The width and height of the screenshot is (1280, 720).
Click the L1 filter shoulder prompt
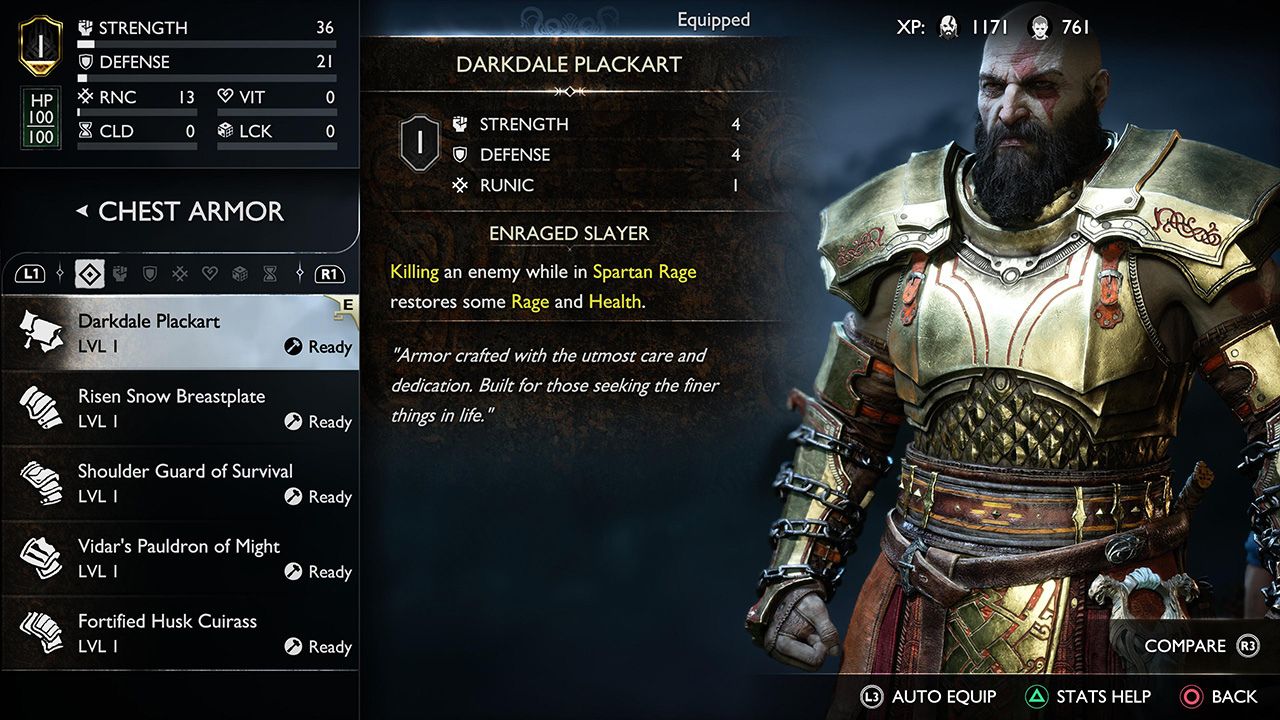tap(31, 272)
